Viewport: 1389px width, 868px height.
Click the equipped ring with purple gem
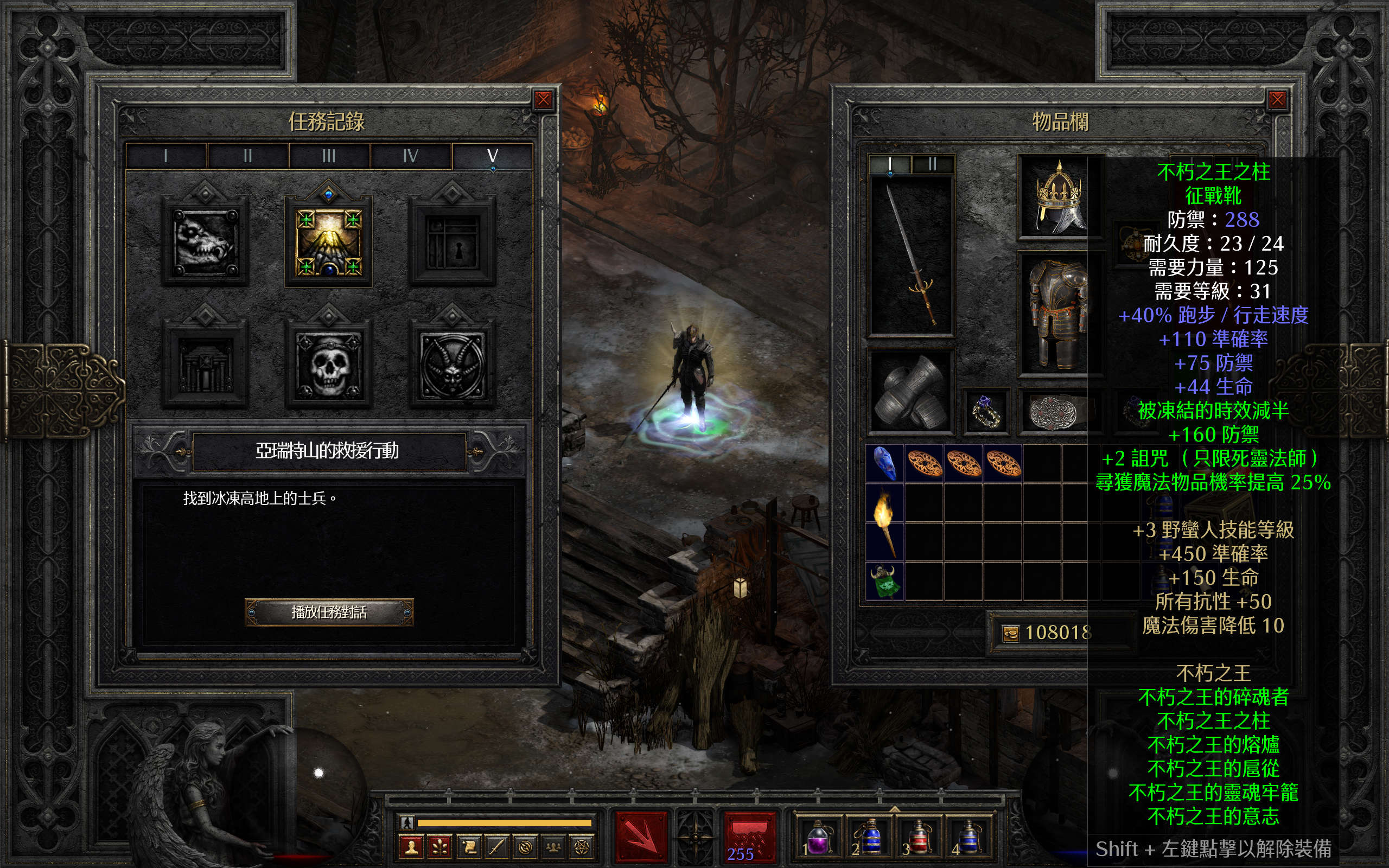click(x=986, y=411)
